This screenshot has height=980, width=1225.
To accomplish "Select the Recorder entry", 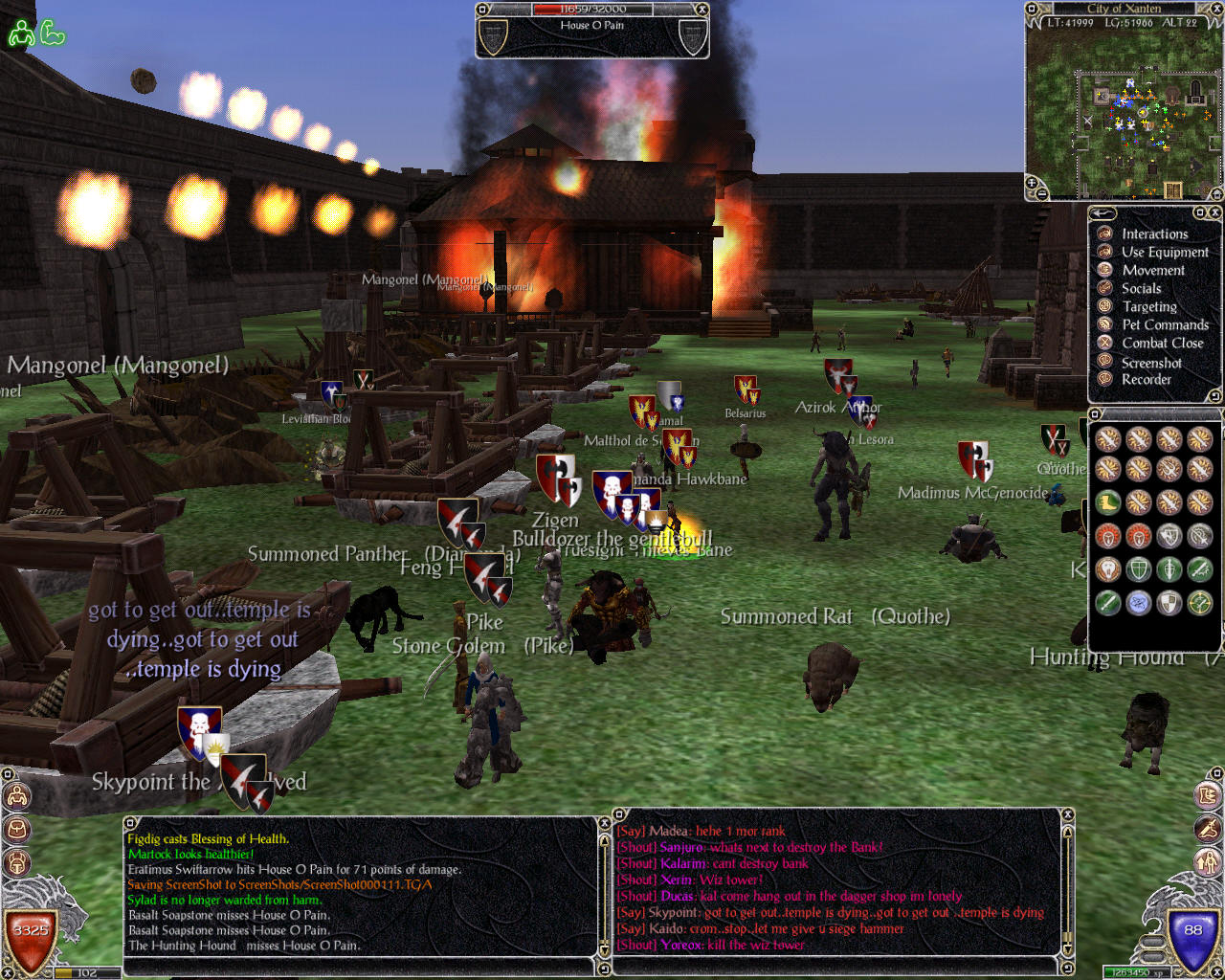I will 1146,379.
